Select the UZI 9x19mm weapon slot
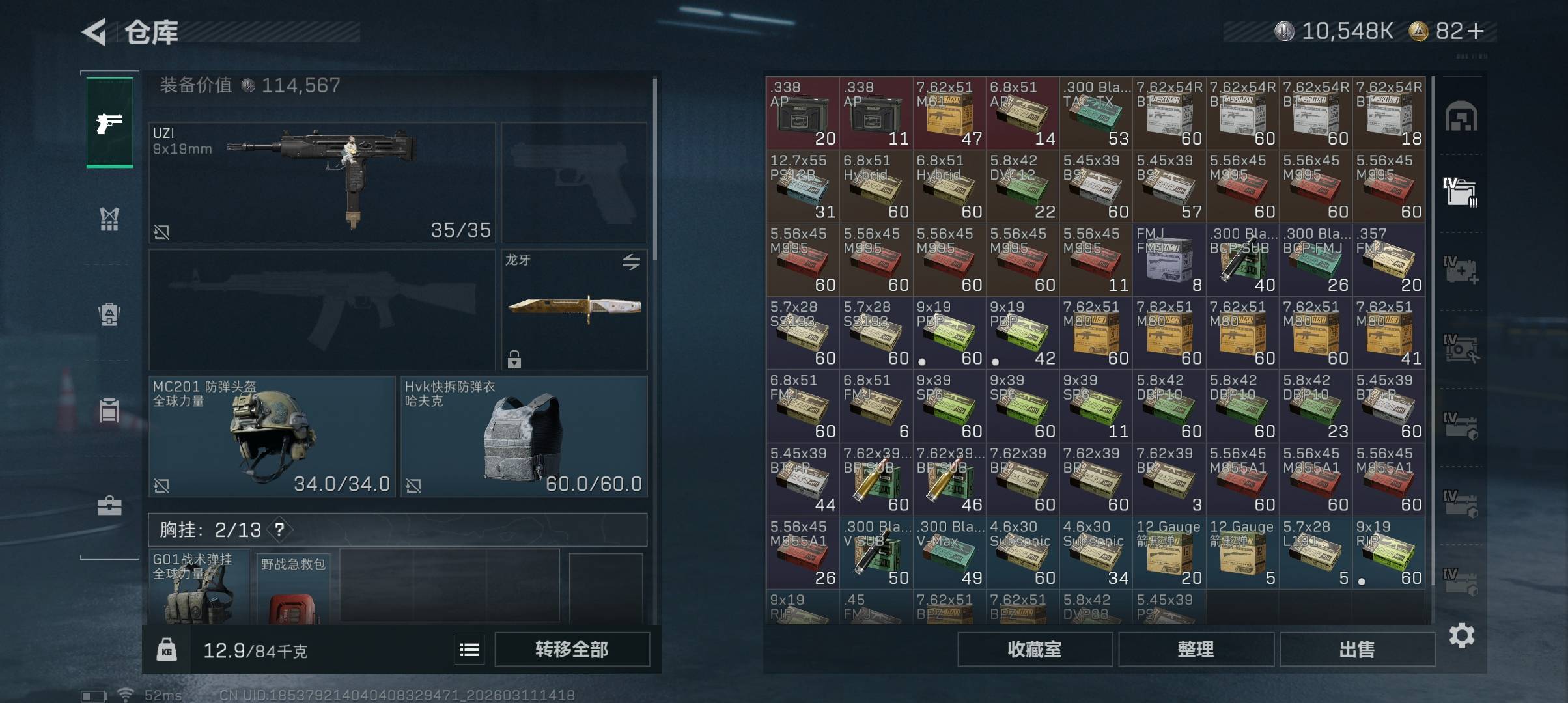 pyautogui.click(x=322, y=182)
